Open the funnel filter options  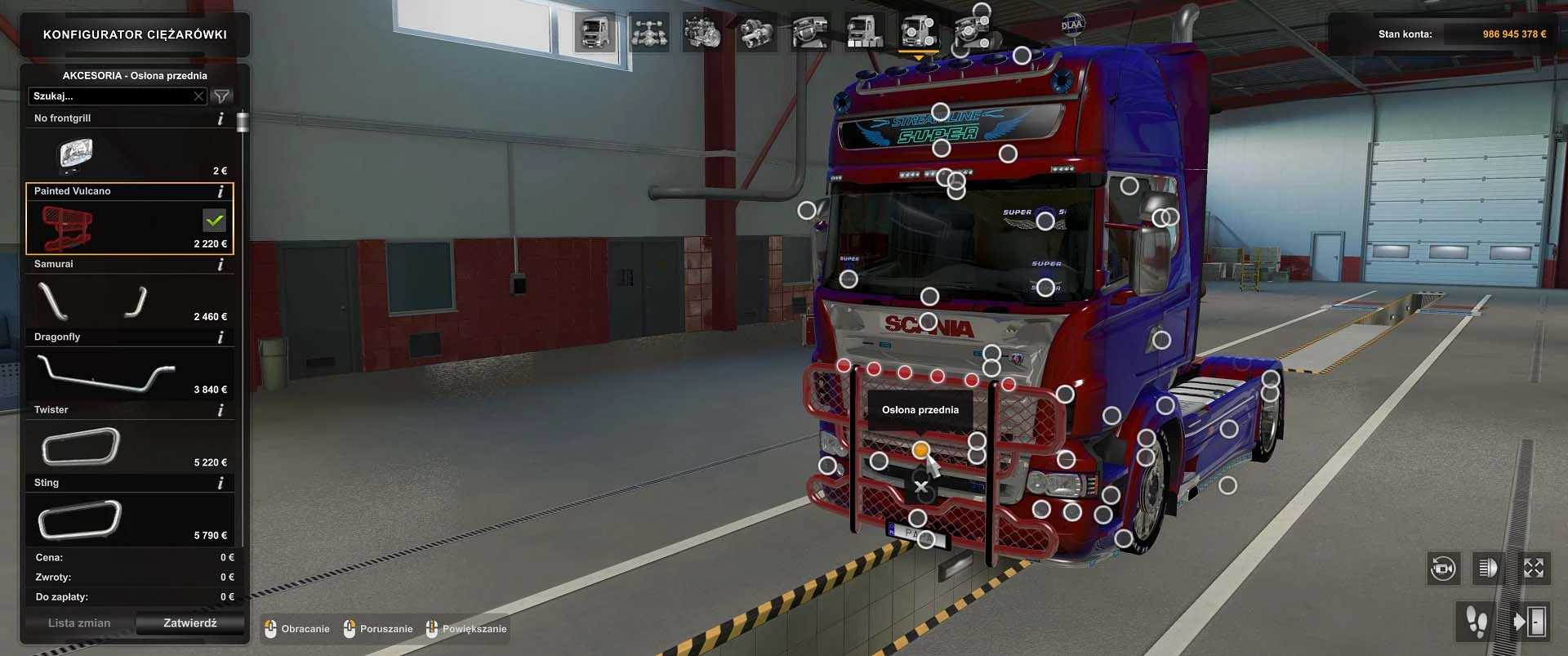point(221,96)
